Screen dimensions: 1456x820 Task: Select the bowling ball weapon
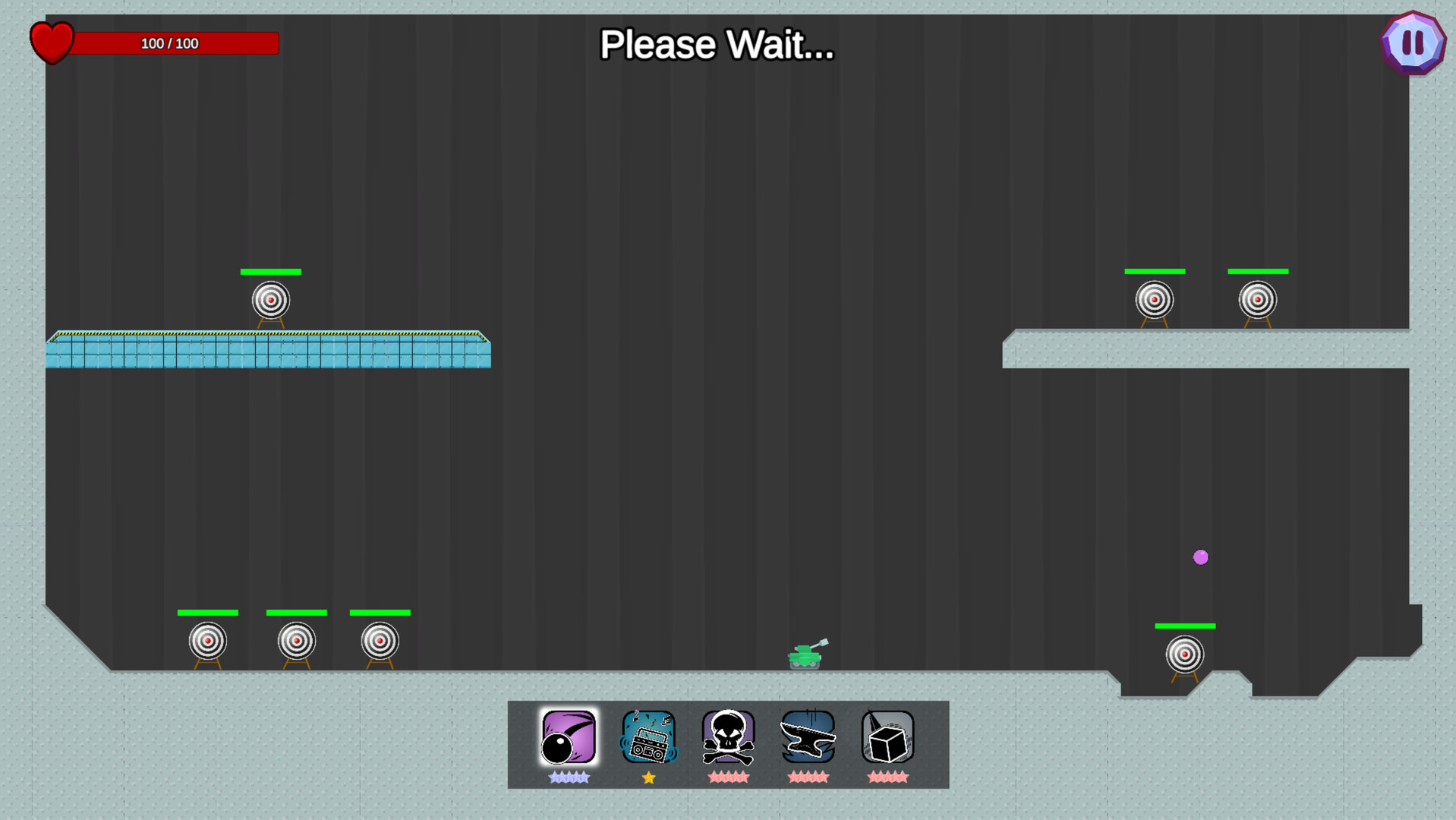tap(568, 736)
